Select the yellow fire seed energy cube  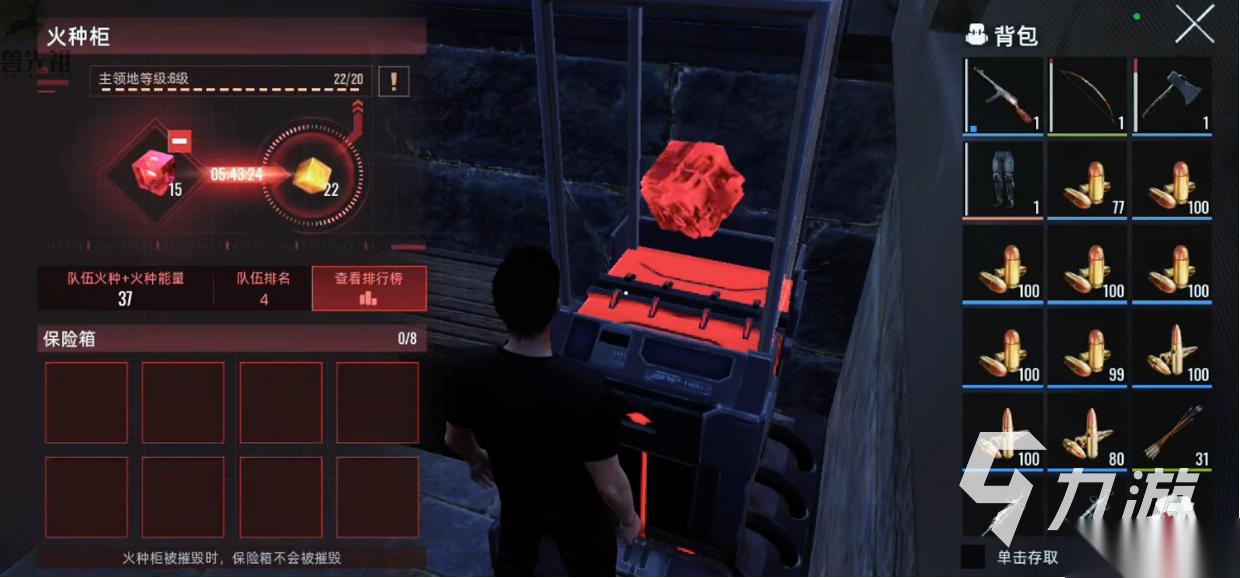[x=311, y=175]
